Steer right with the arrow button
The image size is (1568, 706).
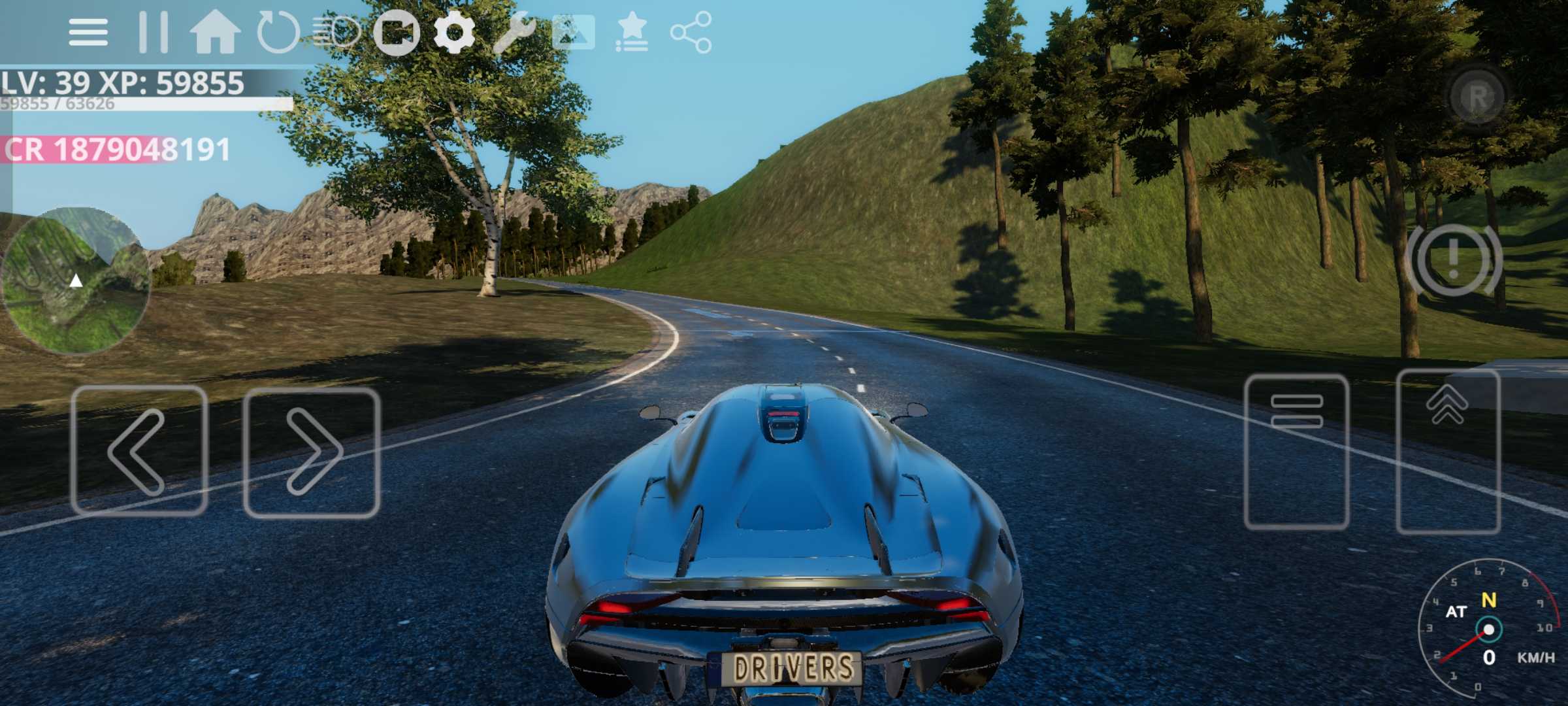(x=312, y=452)
